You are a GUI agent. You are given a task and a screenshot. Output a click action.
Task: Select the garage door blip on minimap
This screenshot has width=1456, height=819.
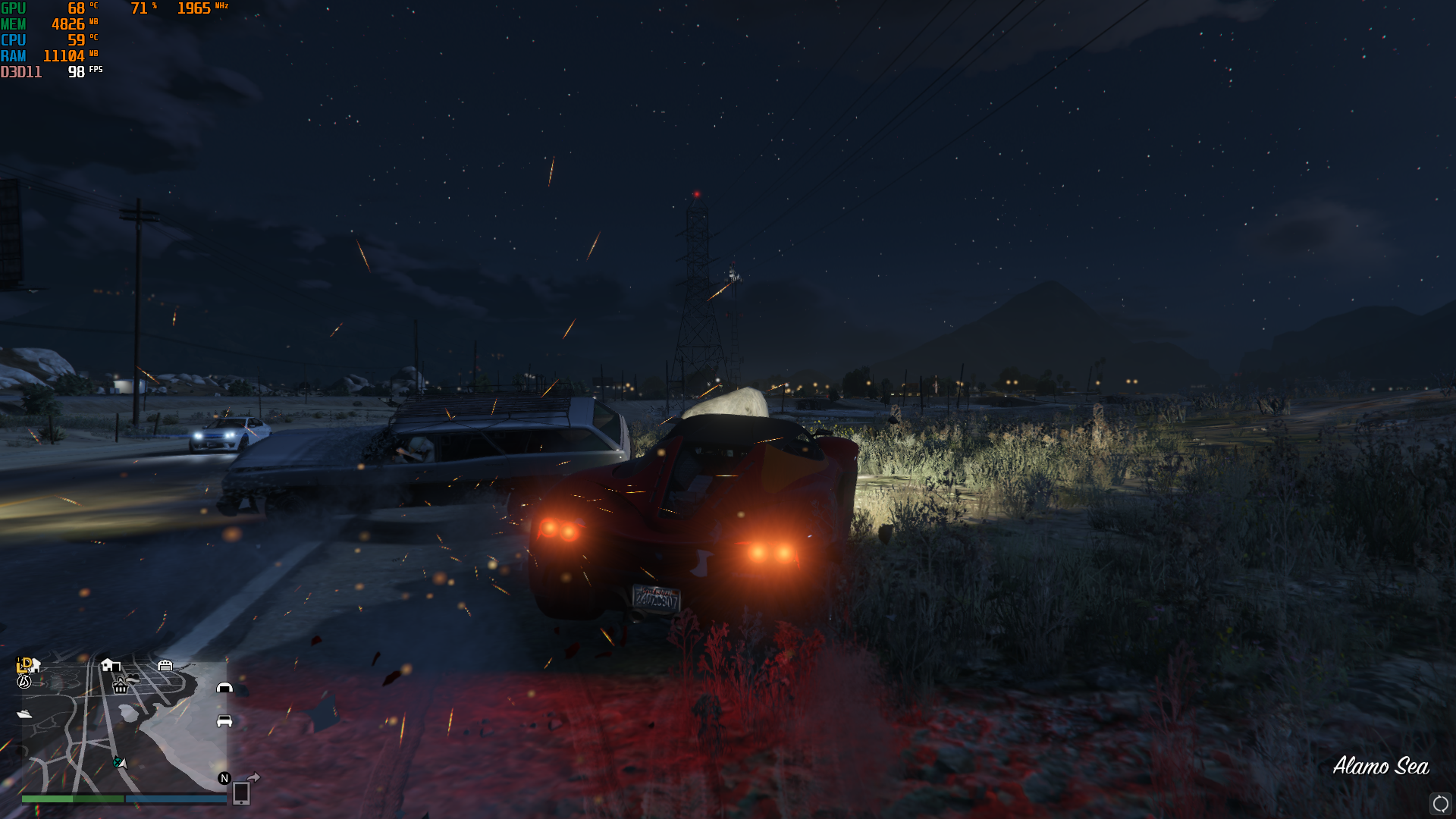165,665
